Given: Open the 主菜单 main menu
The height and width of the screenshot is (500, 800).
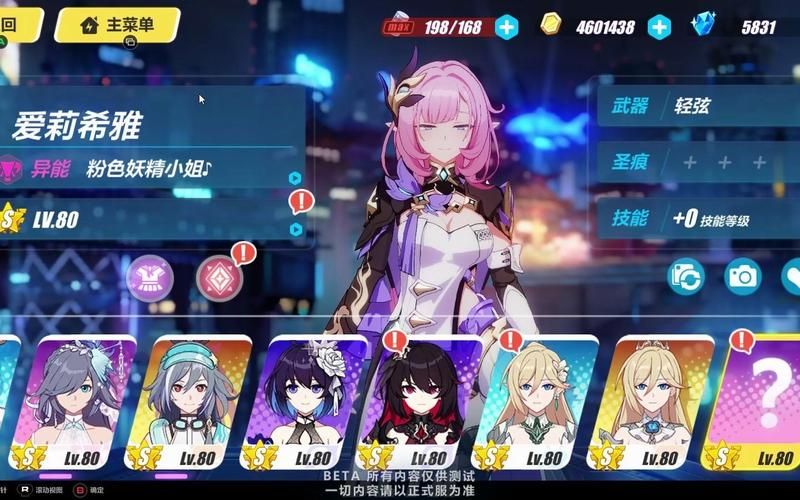Looking at the screenshot, I should pyautogui.click(x=118, y=25).
